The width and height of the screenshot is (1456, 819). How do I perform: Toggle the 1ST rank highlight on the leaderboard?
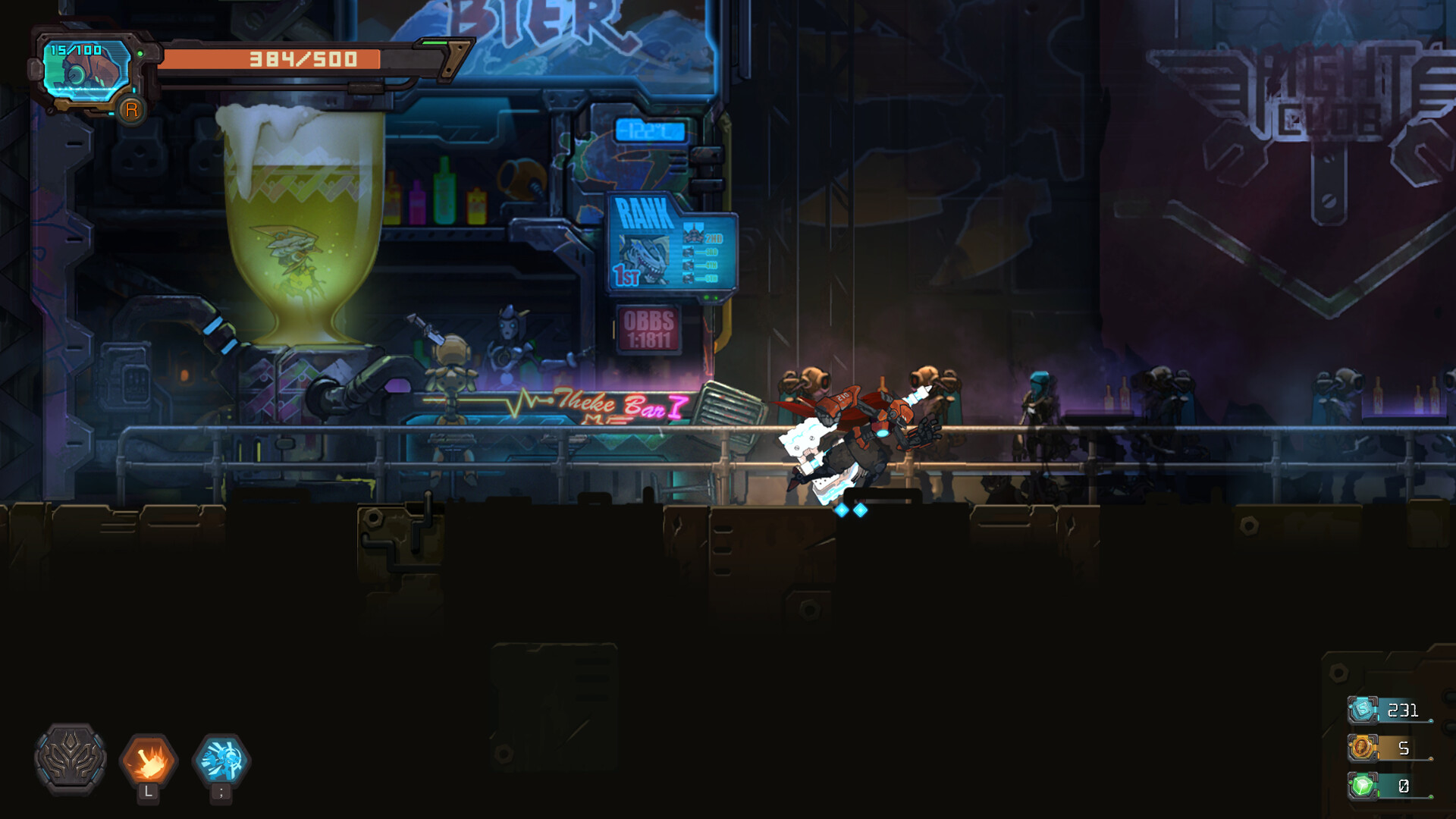626,275
